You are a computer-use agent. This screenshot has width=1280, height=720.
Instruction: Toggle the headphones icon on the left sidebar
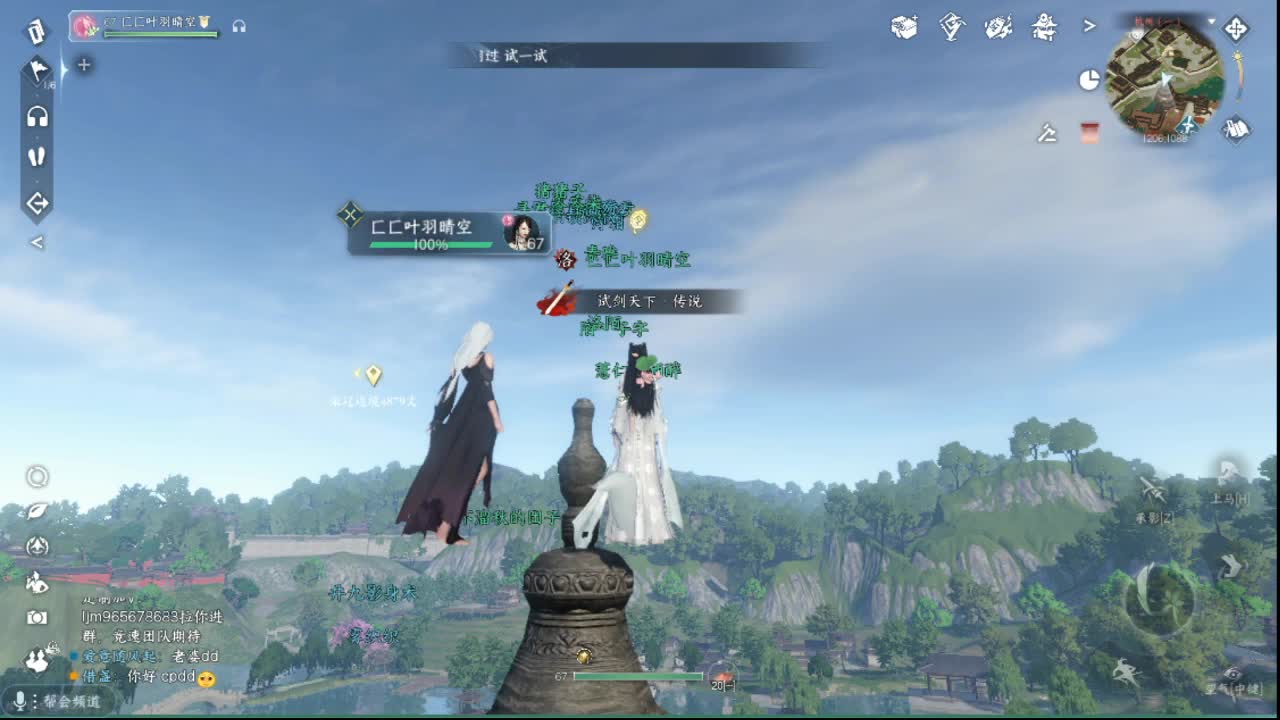click(x=38, y=115)
